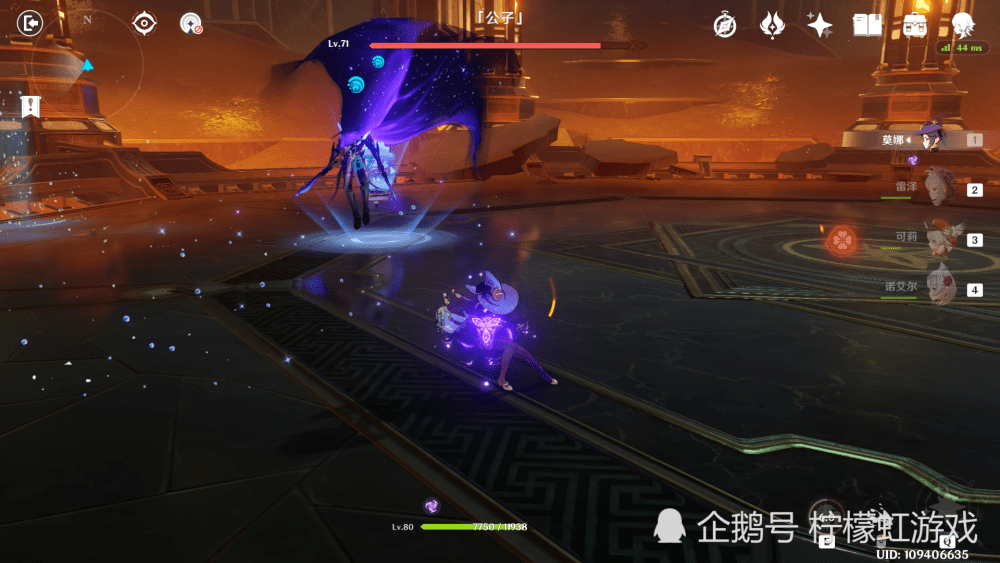Leave the domain via the exit icon
This screenshot has height=563, width=1000.
click(31, 22)
